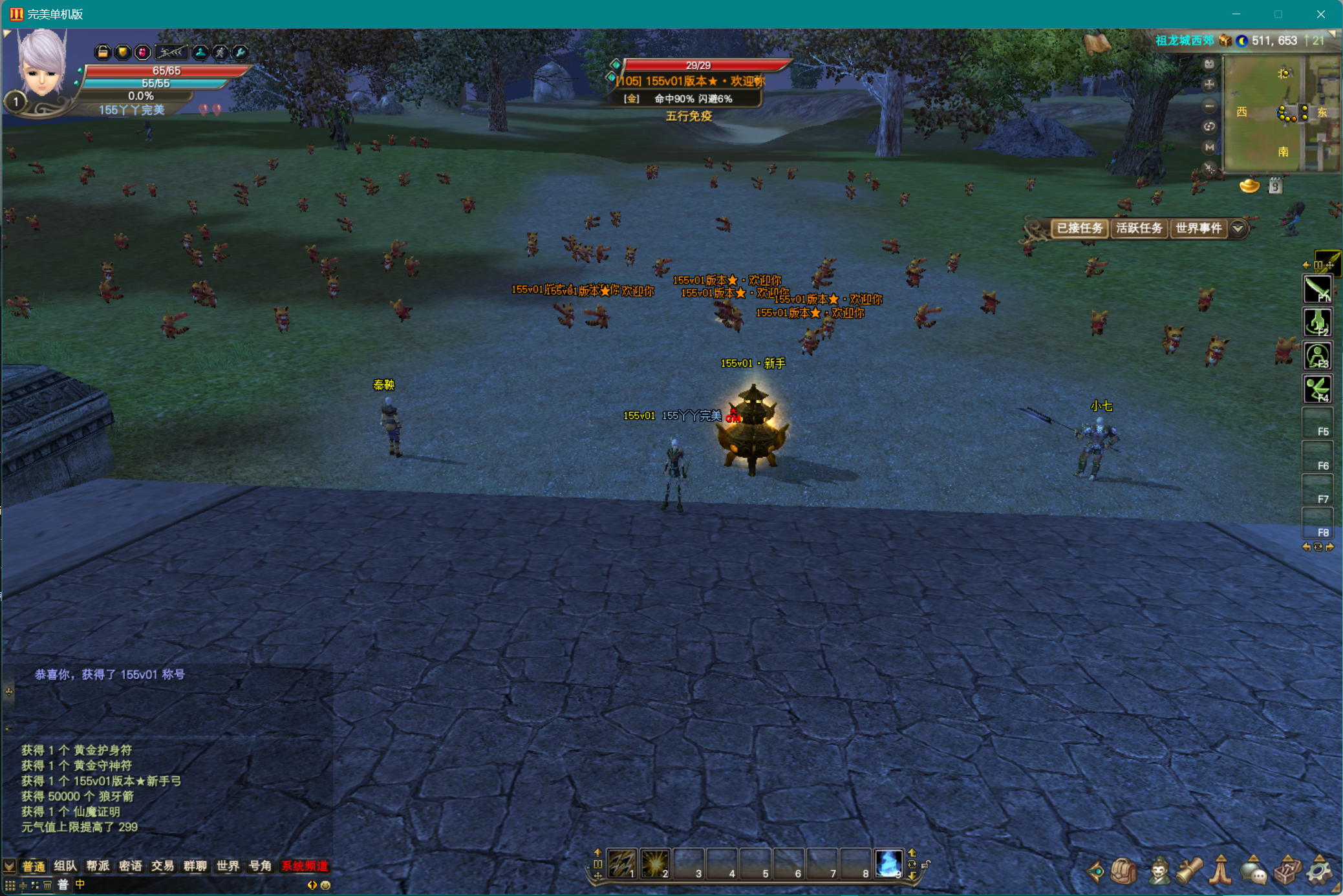Screen dimensions: 1343x896
Task: Open the world map with M button
Action: click(1209, 147)
